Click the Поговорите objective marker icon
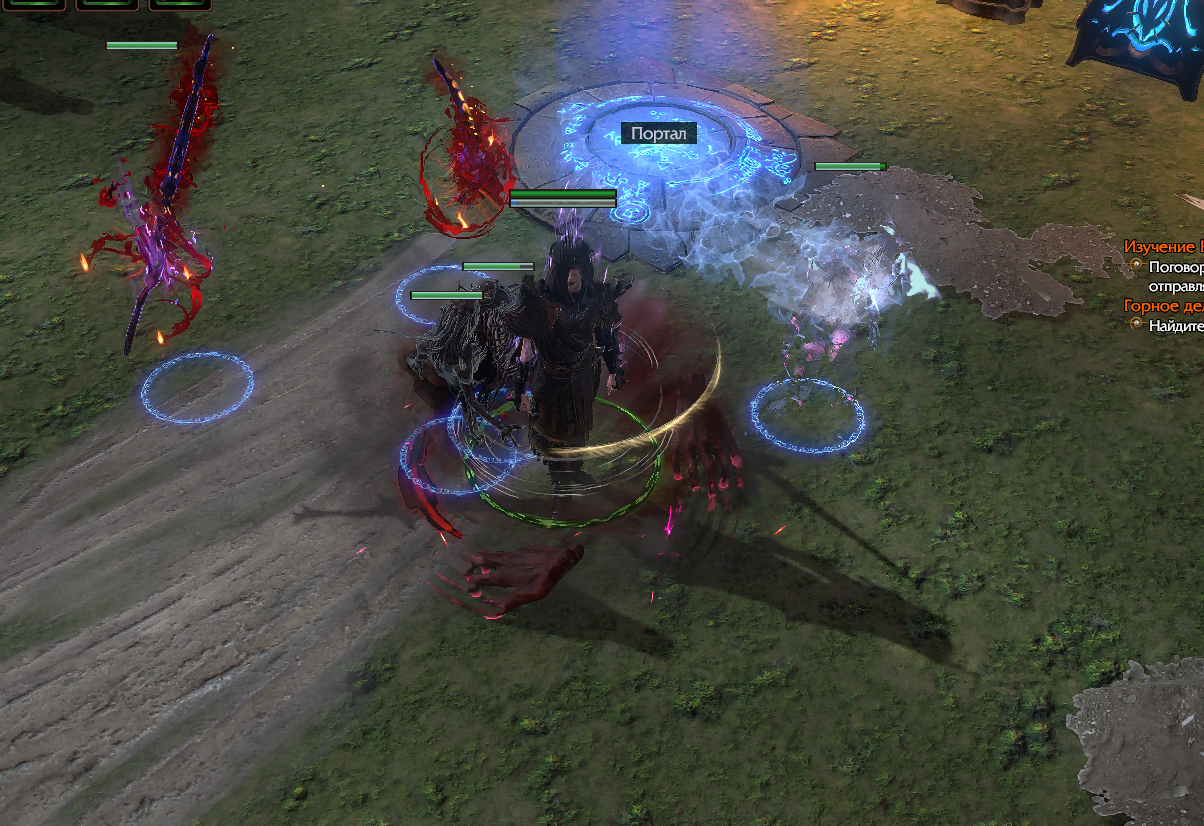This screenshot has width=1204, height=826. [1136, 266]
